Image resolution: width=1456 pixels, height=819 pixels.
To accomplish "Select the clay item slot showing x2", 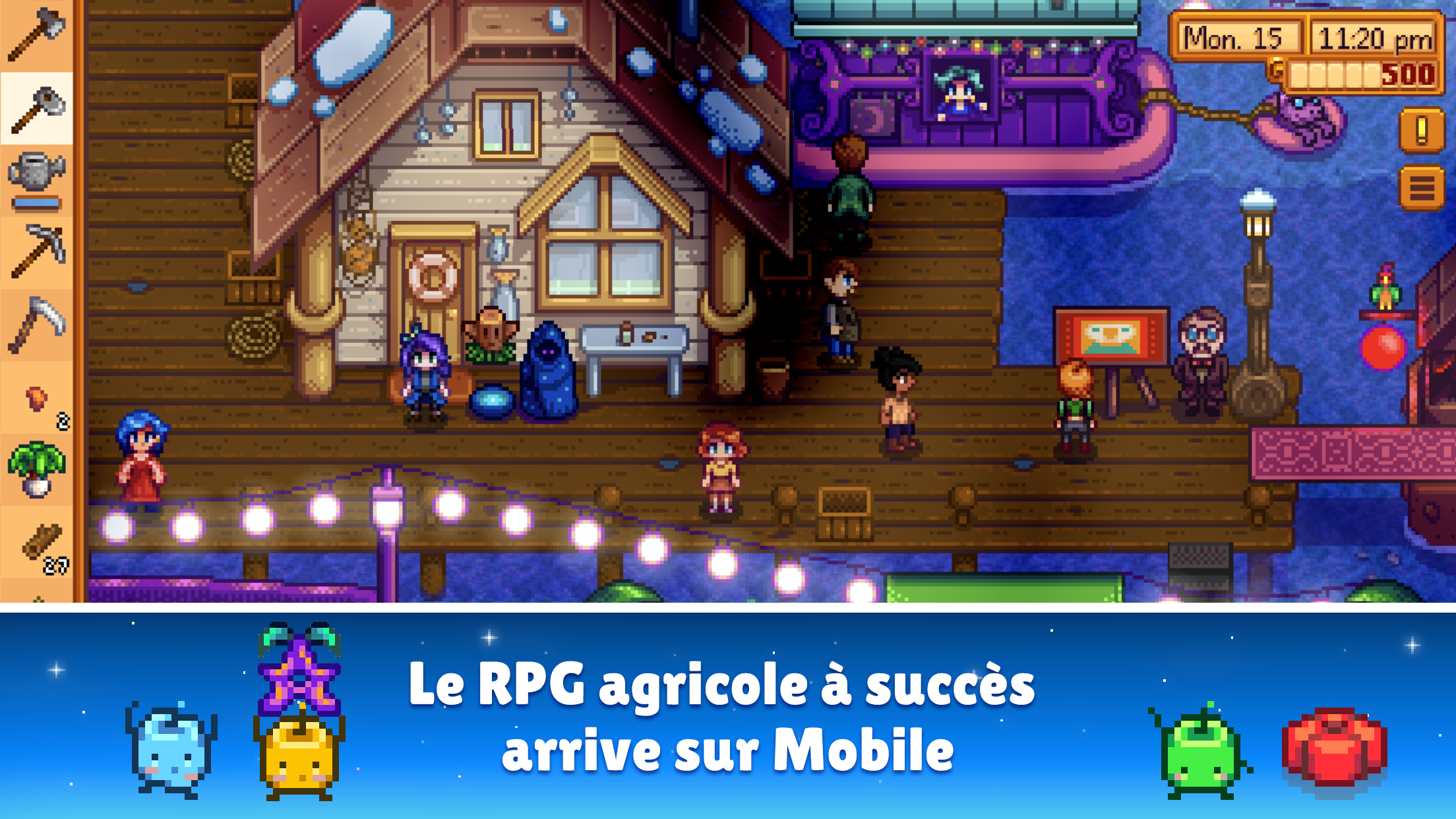I will tap(36, 395).
